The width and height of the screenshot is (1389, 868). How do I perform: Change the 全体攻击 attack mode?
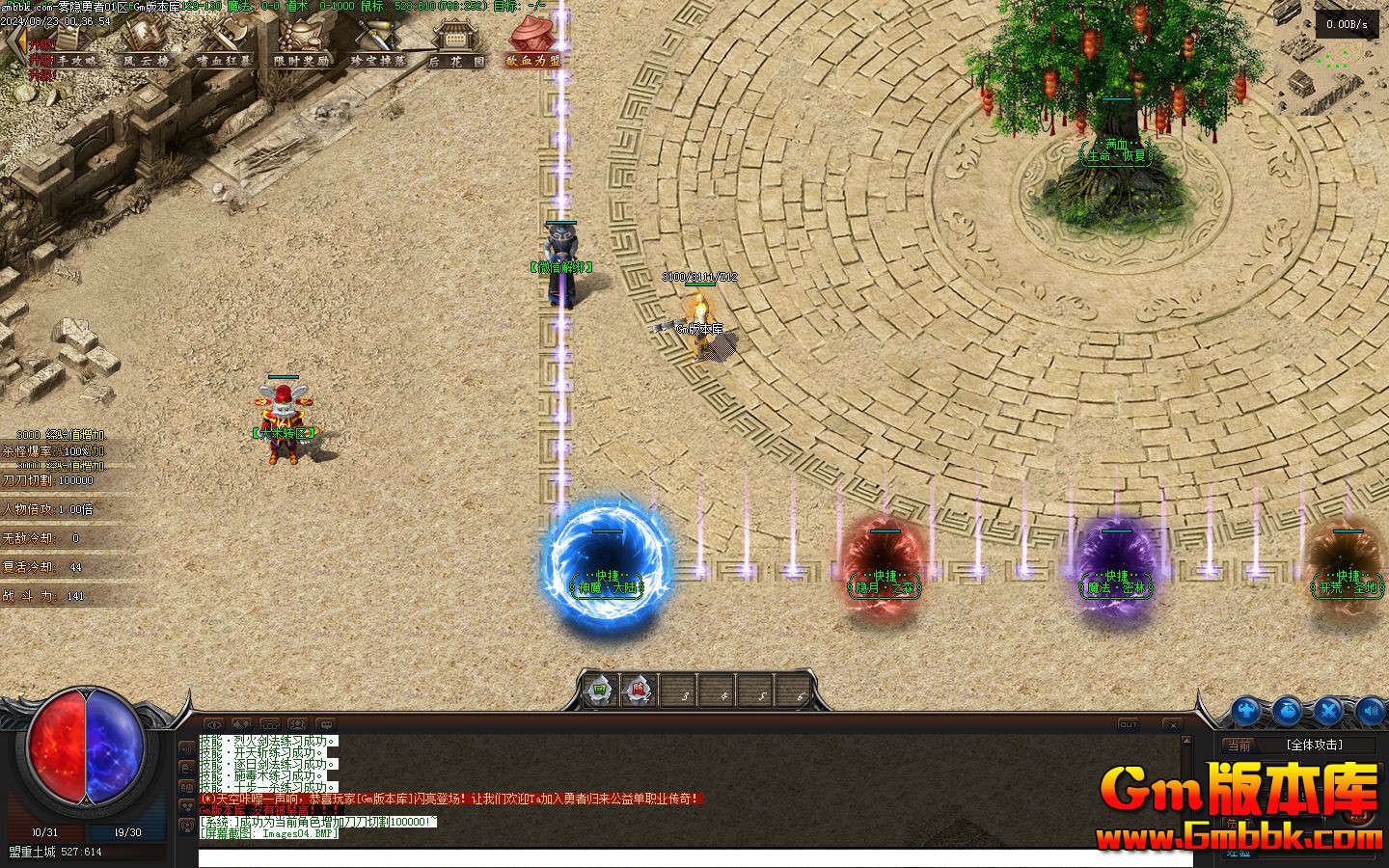pos(1314,745)
